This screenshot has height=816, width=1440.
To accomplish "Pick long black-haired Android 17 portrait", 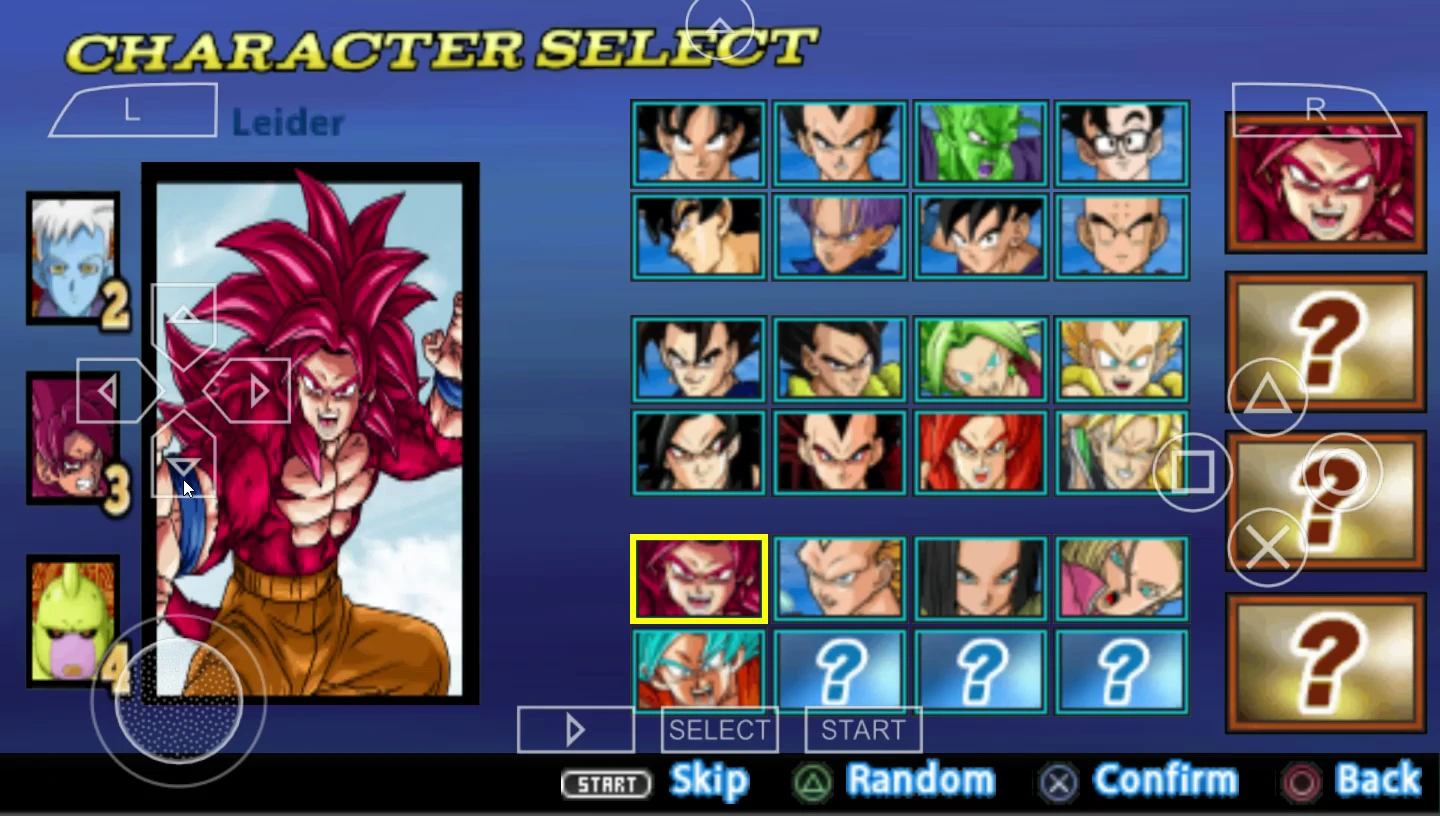I will click(980, 579).
